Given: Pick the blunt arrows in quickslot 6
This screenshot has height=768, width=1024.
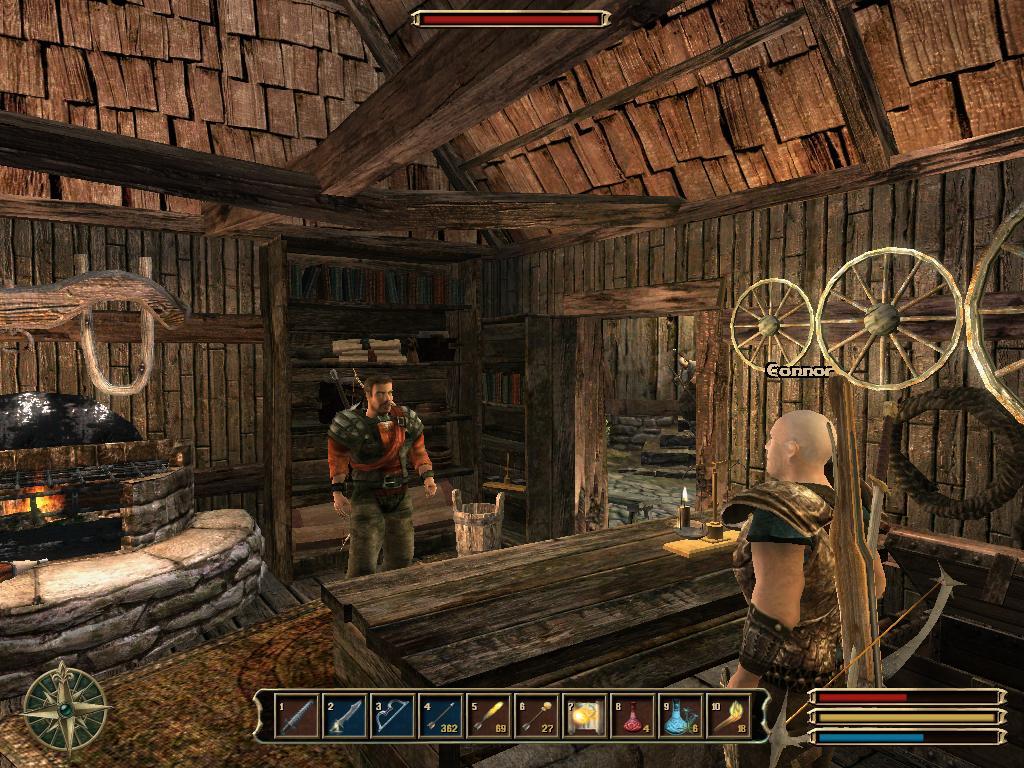Looking at the screenshot, I should coord(537,717).
